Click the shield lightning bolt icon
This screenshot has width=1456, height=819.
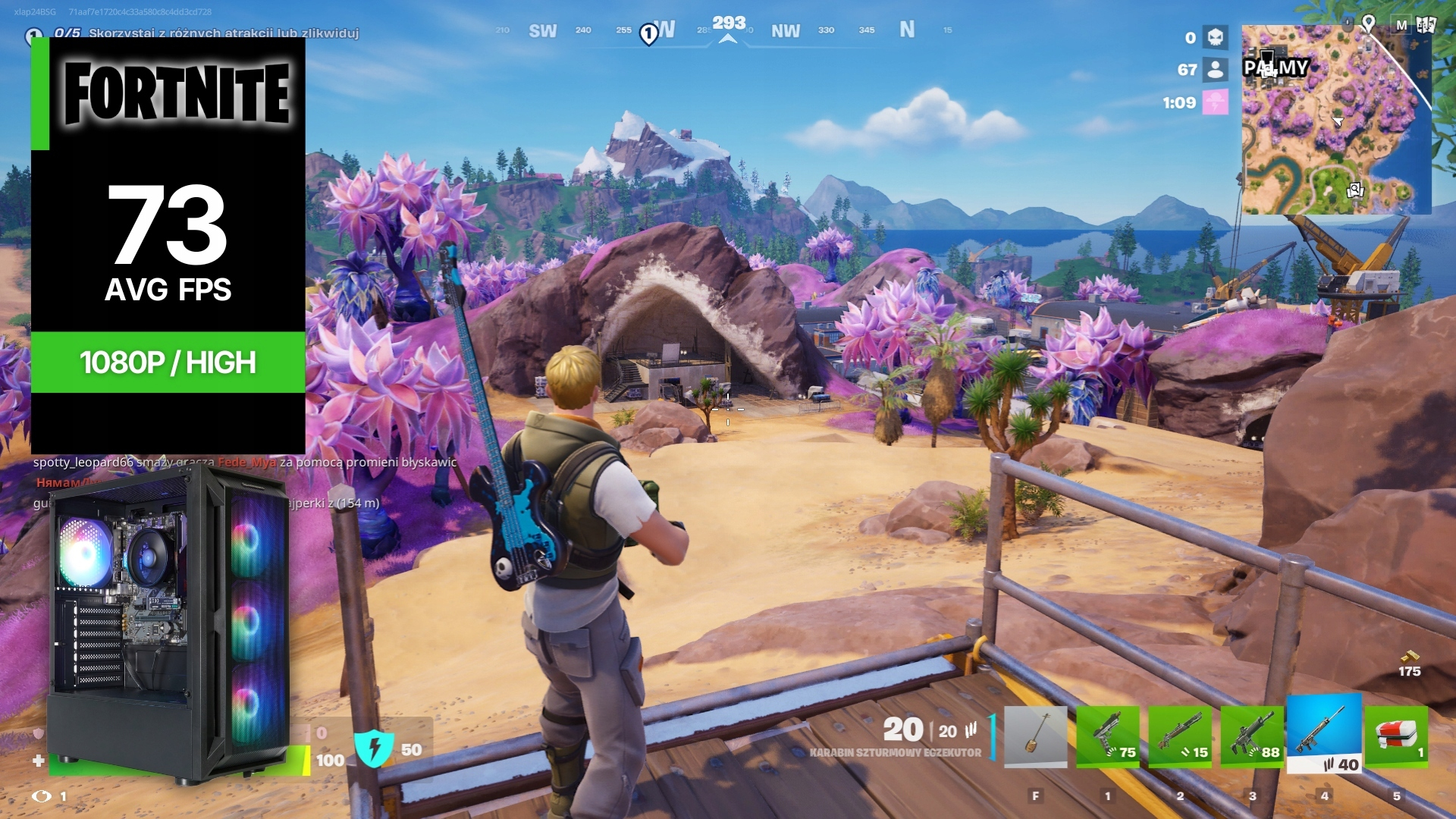pyautogui.click(x=374, y=748)
